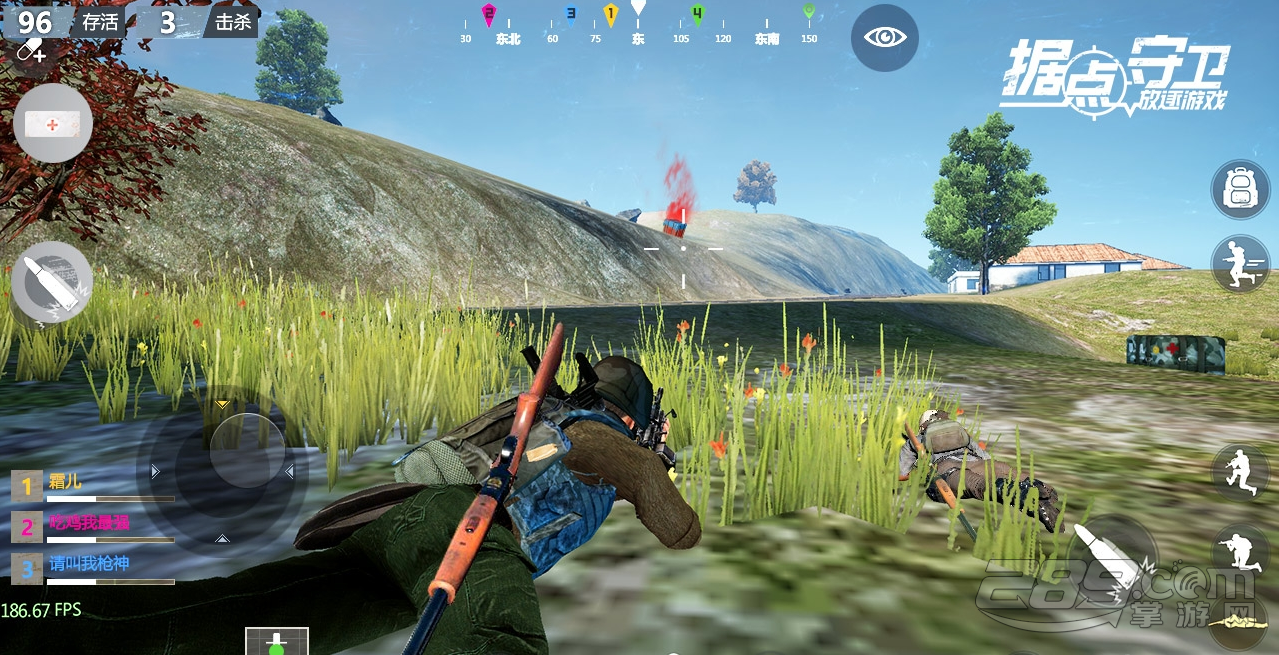Tap the left-side bullet fire button
The width and height of the screenshot is (1279, 655).
(x=52, y=282)
